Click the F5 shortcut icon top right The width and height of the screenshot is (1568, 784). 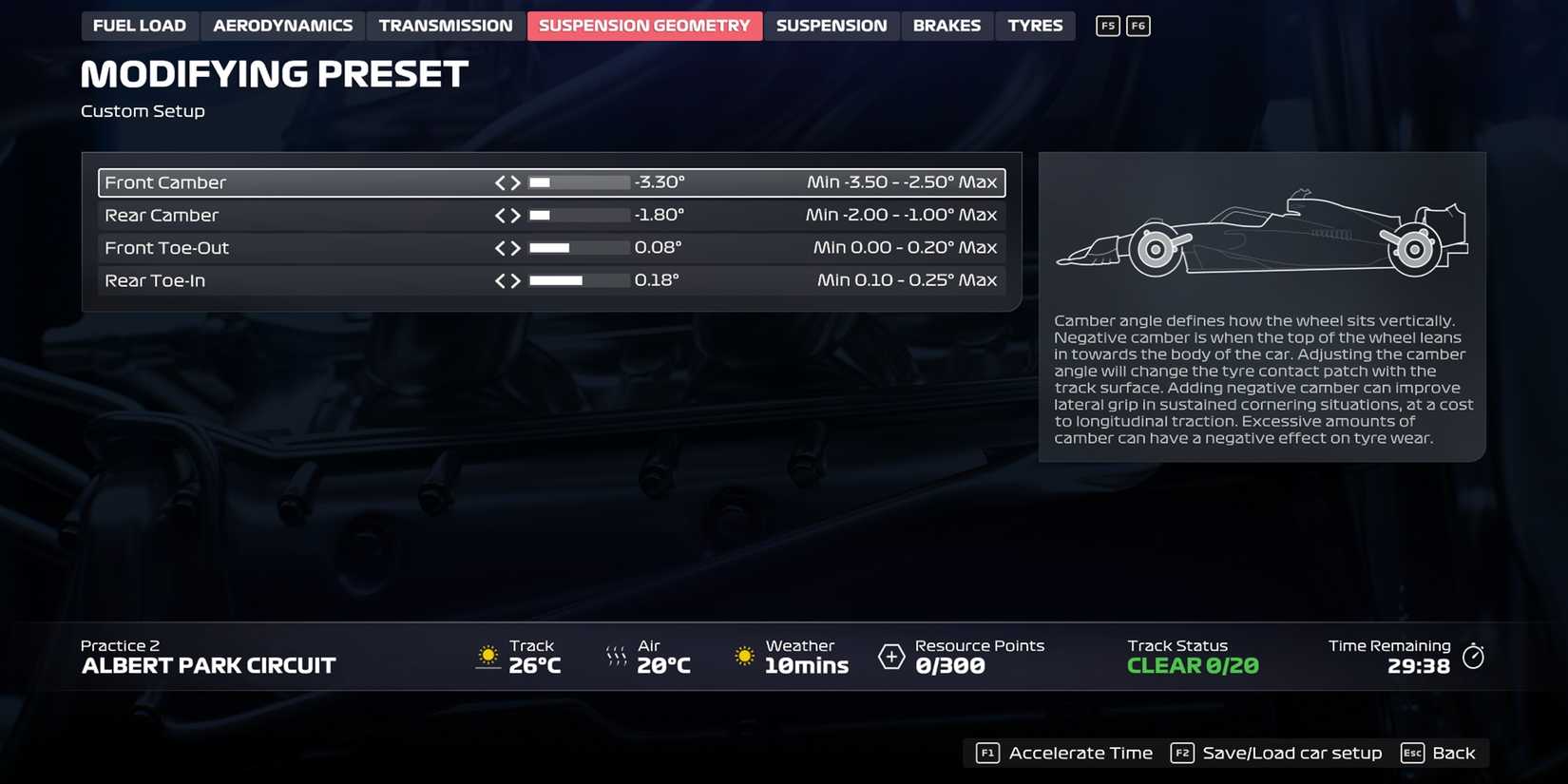pos(1106,26)
